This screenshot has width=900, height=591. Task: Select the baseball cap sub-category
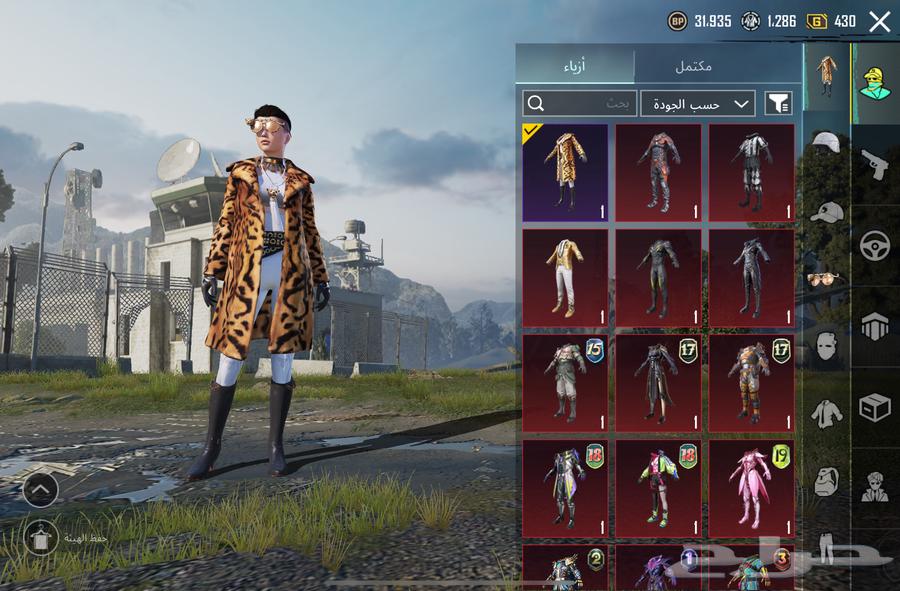click(826, 212)
